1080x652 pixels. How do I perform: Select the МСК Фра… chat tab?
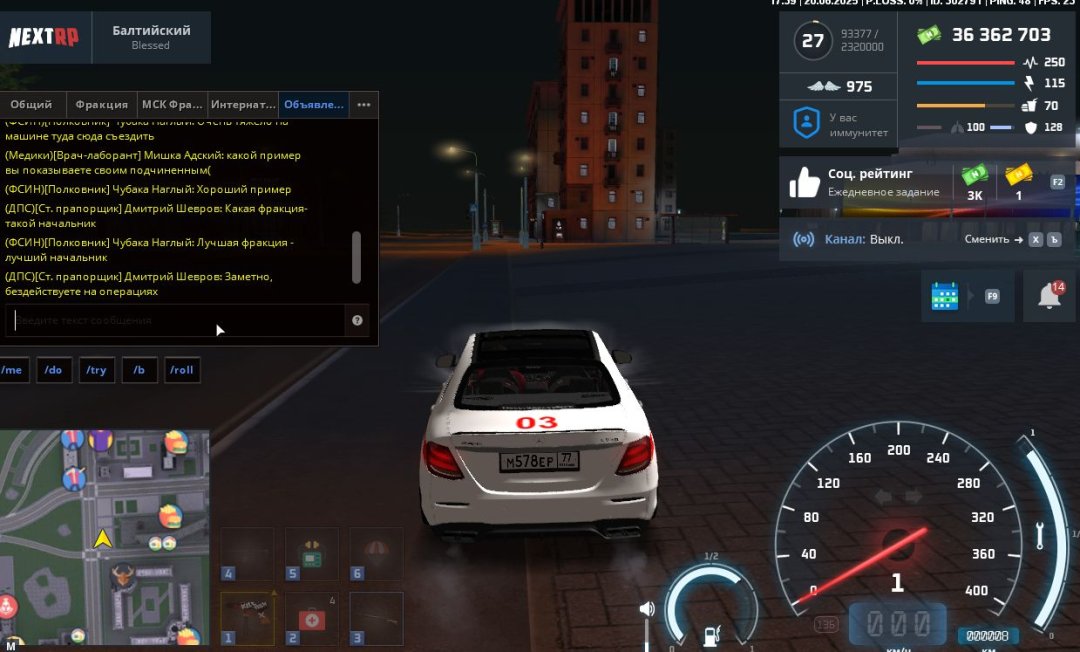coord(172,104)
